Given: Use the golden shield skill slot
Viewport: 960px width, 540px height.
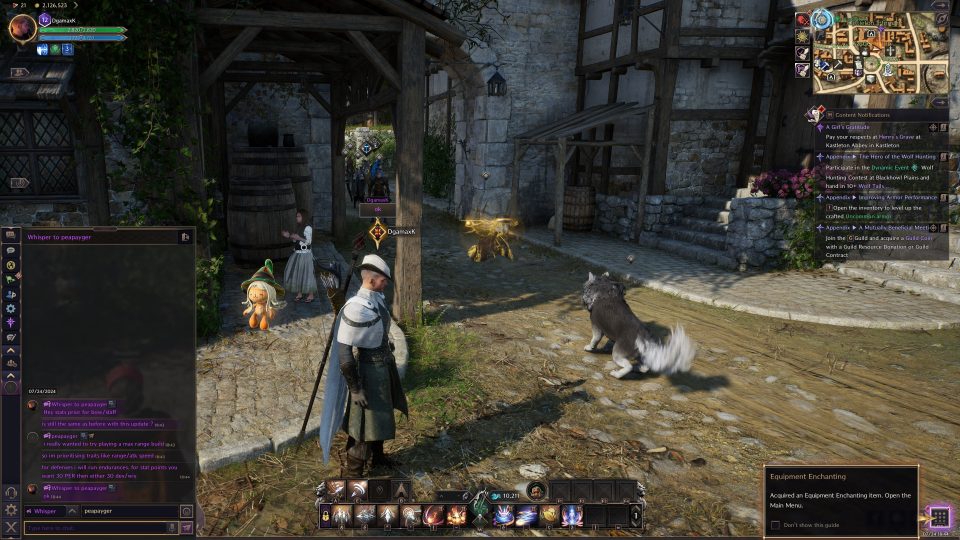Looking at the screenshot, I should point(549,516).
